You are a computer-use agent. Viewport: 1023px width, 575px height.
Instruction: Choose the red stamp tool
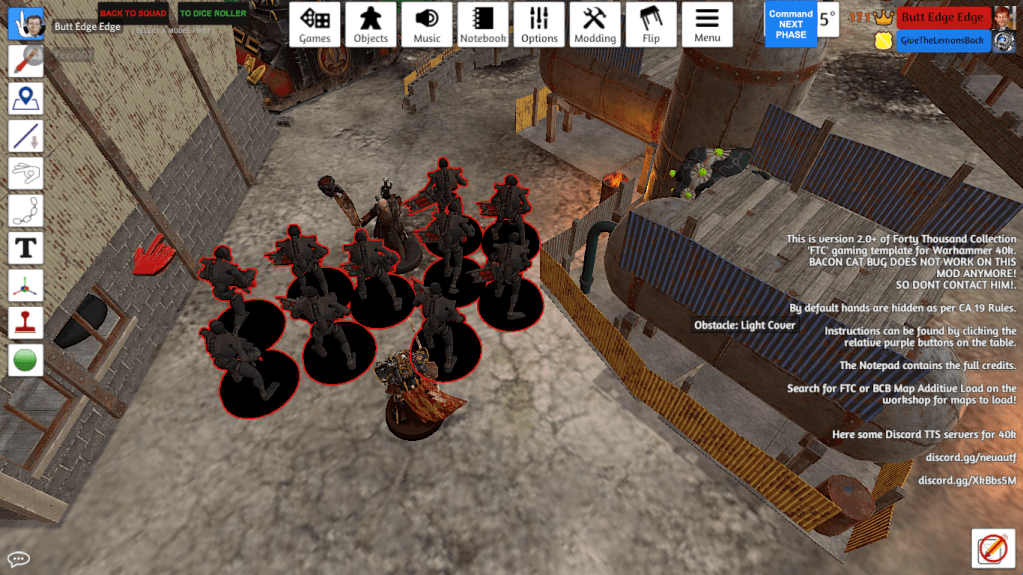click(24, 322)
